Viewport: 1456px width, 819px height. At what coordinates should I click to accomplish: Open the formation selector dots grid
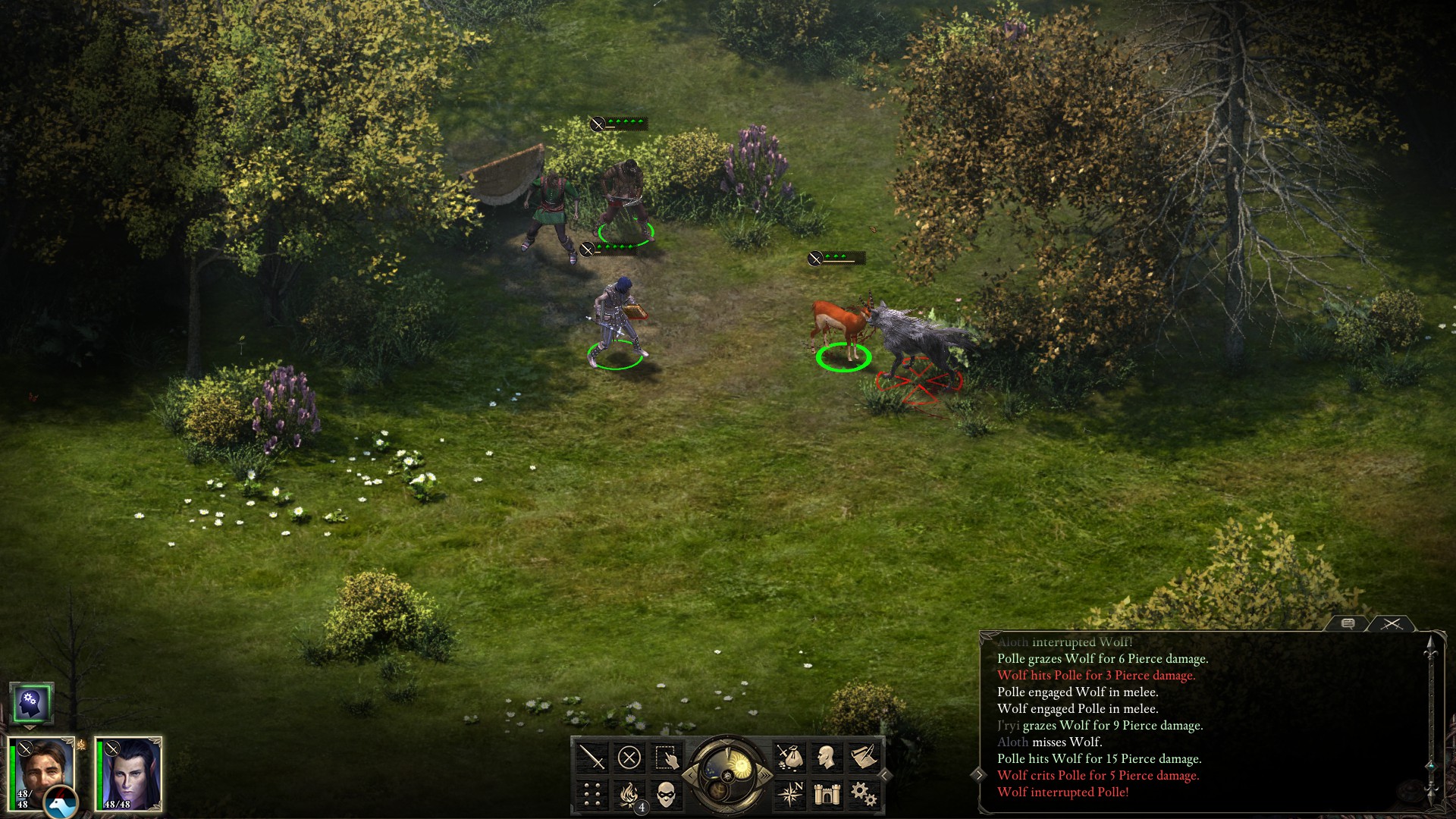(591, 793)
